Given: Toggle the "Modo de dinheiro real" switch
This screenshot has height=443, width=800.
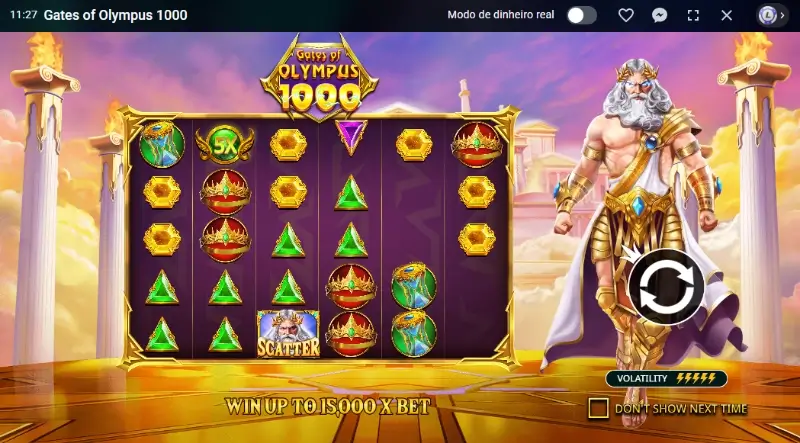Looking at the screenshot, I should [x=581, y=15].
